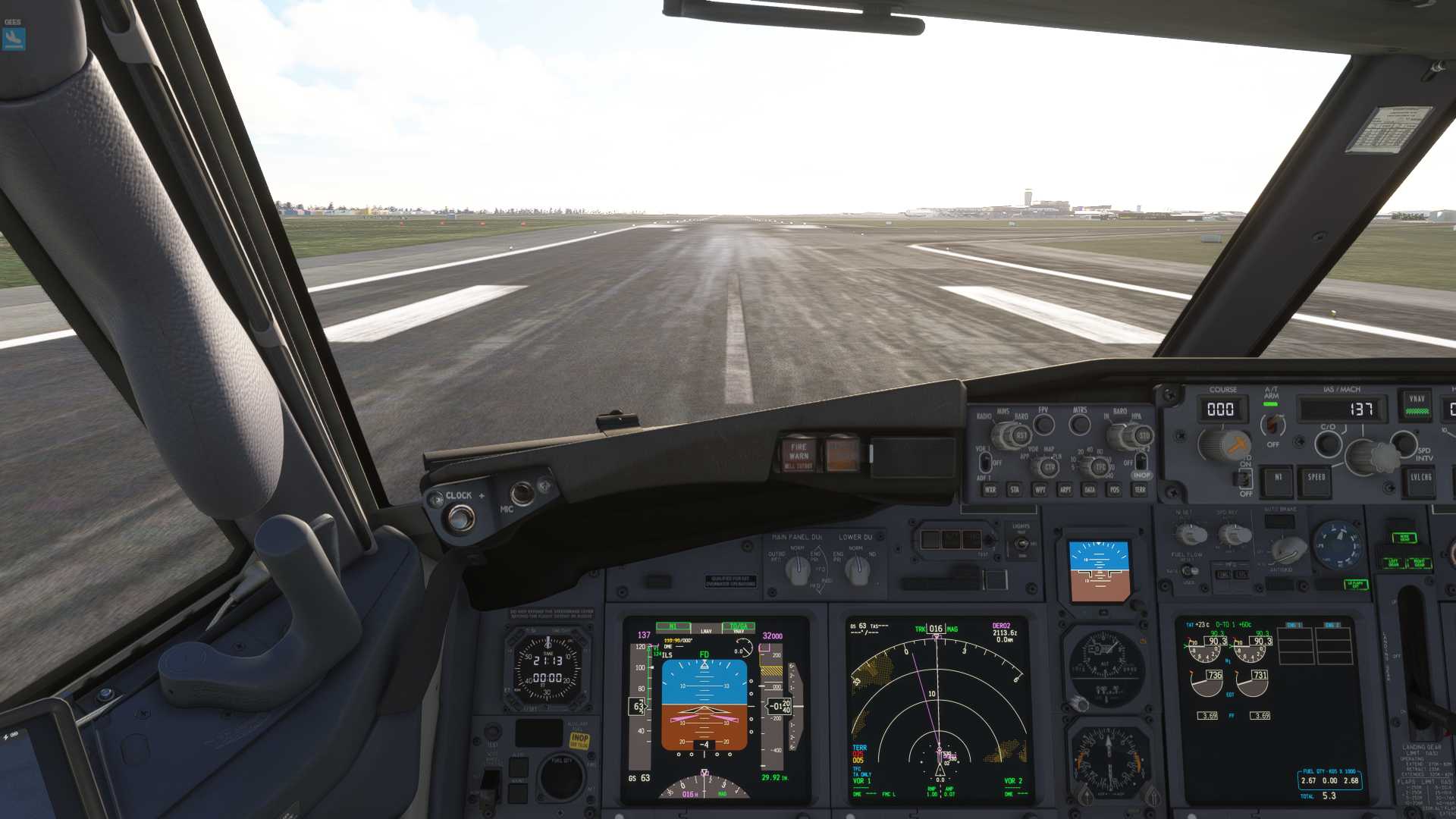Push the FPV button

pos(1044,425)
